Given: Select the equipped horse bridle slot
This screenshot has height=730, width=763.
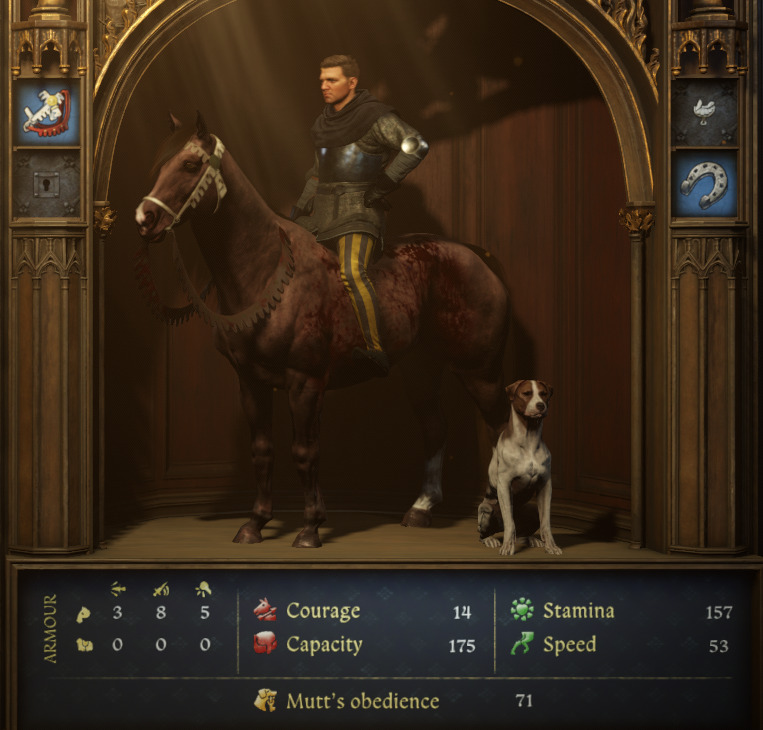Looking at the screenshot, I should pos(47,112).
